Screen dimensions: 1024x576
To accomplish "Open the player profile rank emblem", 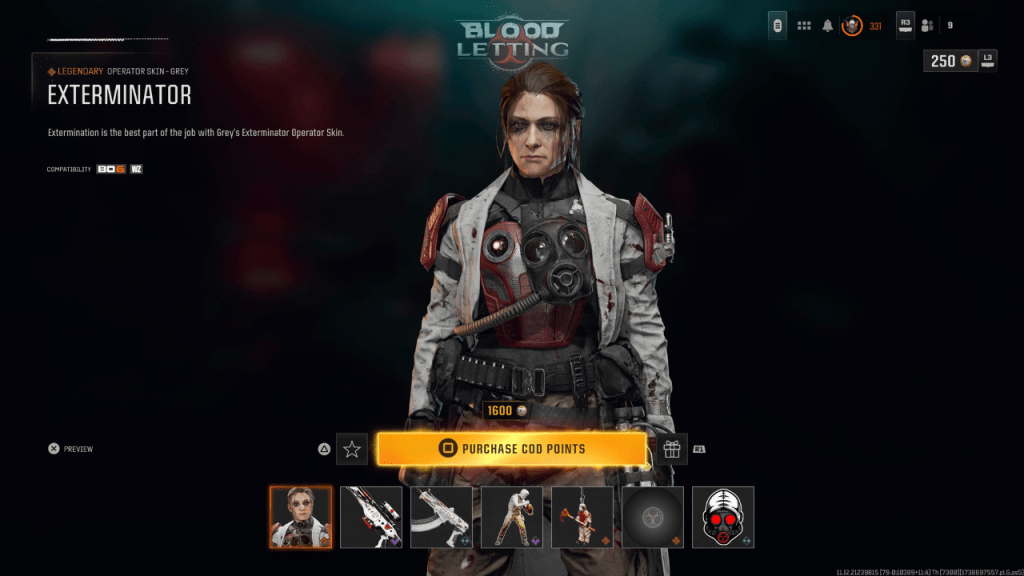I will tap(852, 26).
